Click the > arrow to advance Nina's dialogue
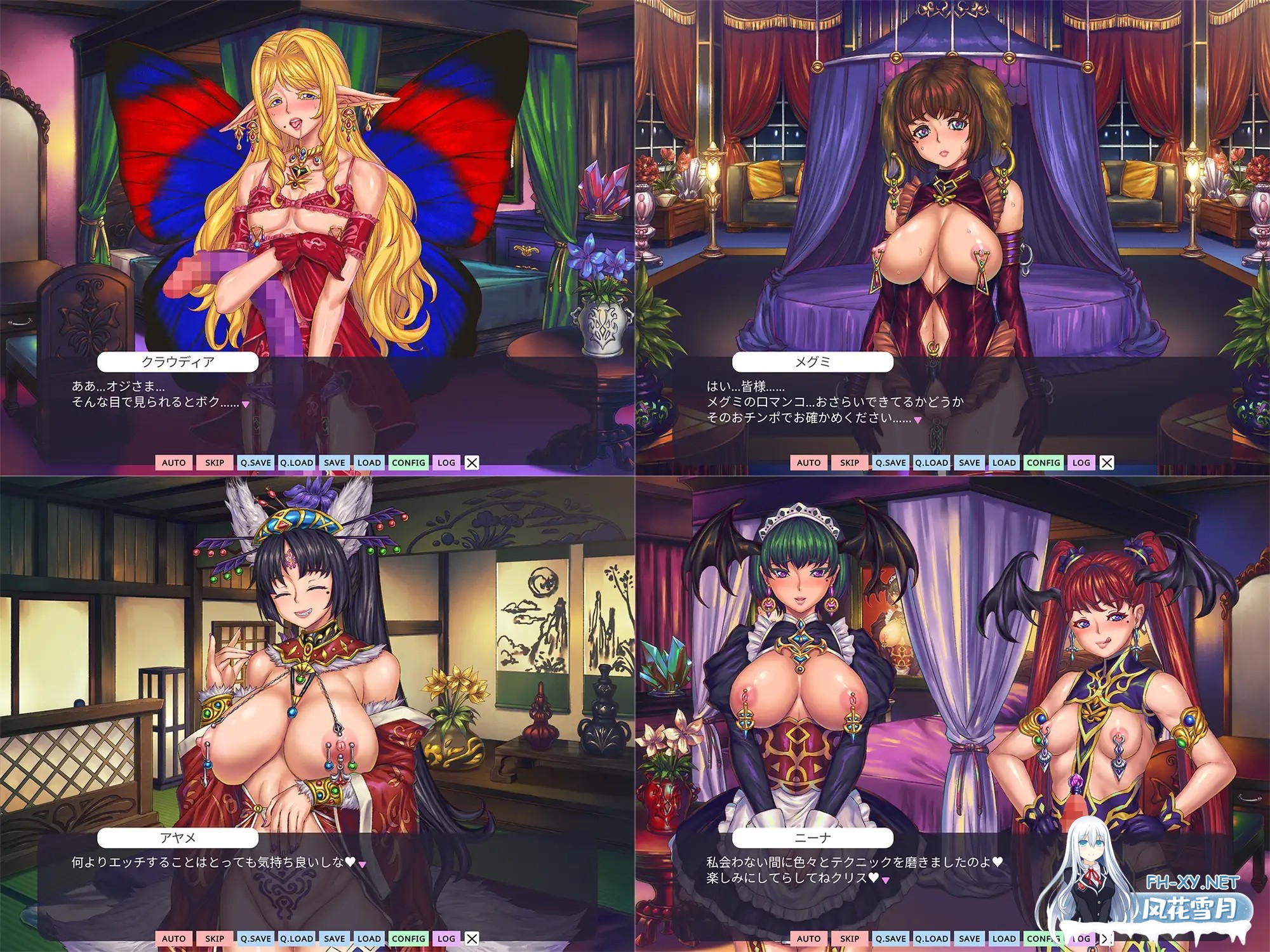 pyautogui.click(x=1107, y=937)
